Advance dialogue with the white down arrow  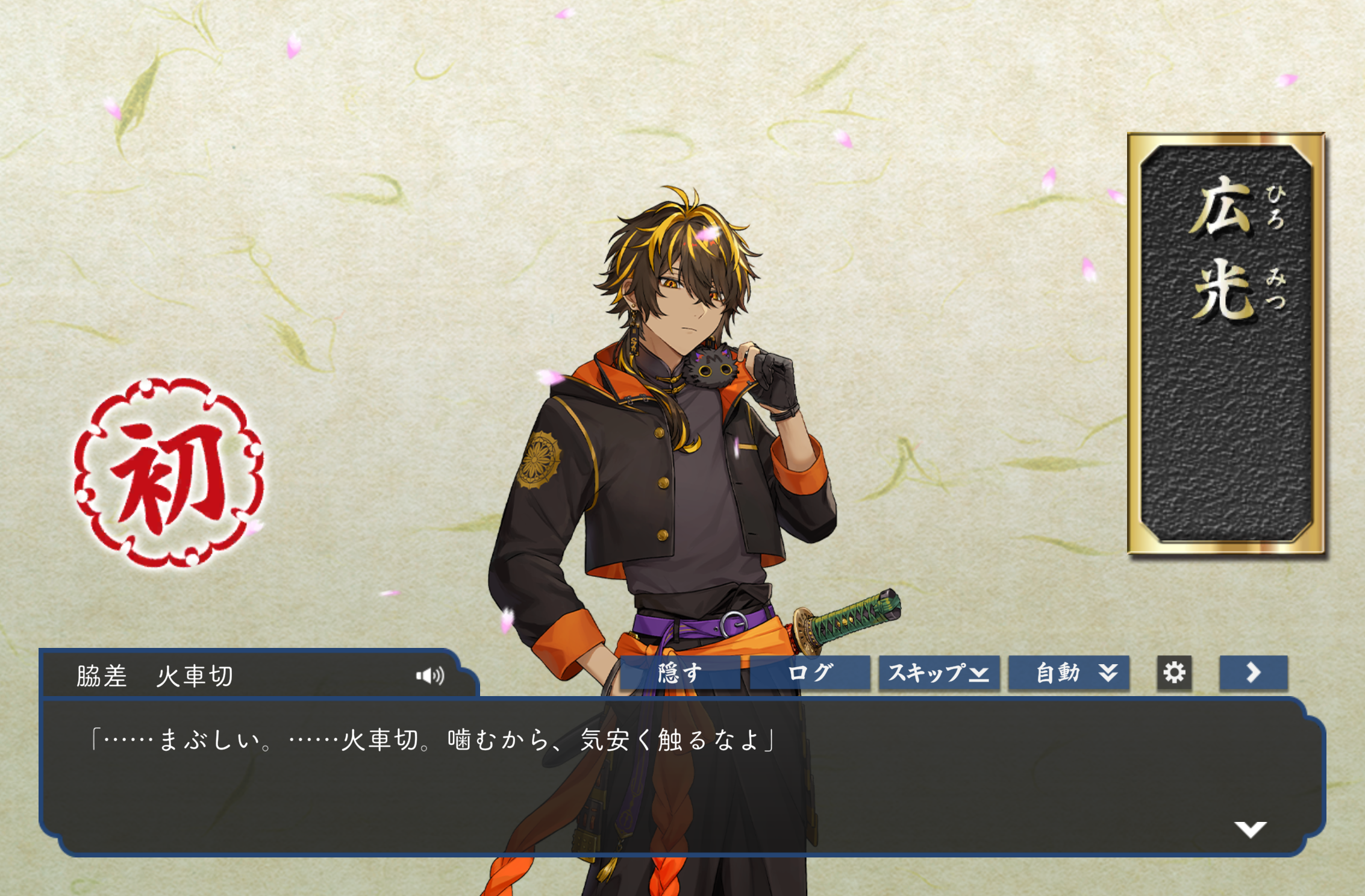point(1250,829)
